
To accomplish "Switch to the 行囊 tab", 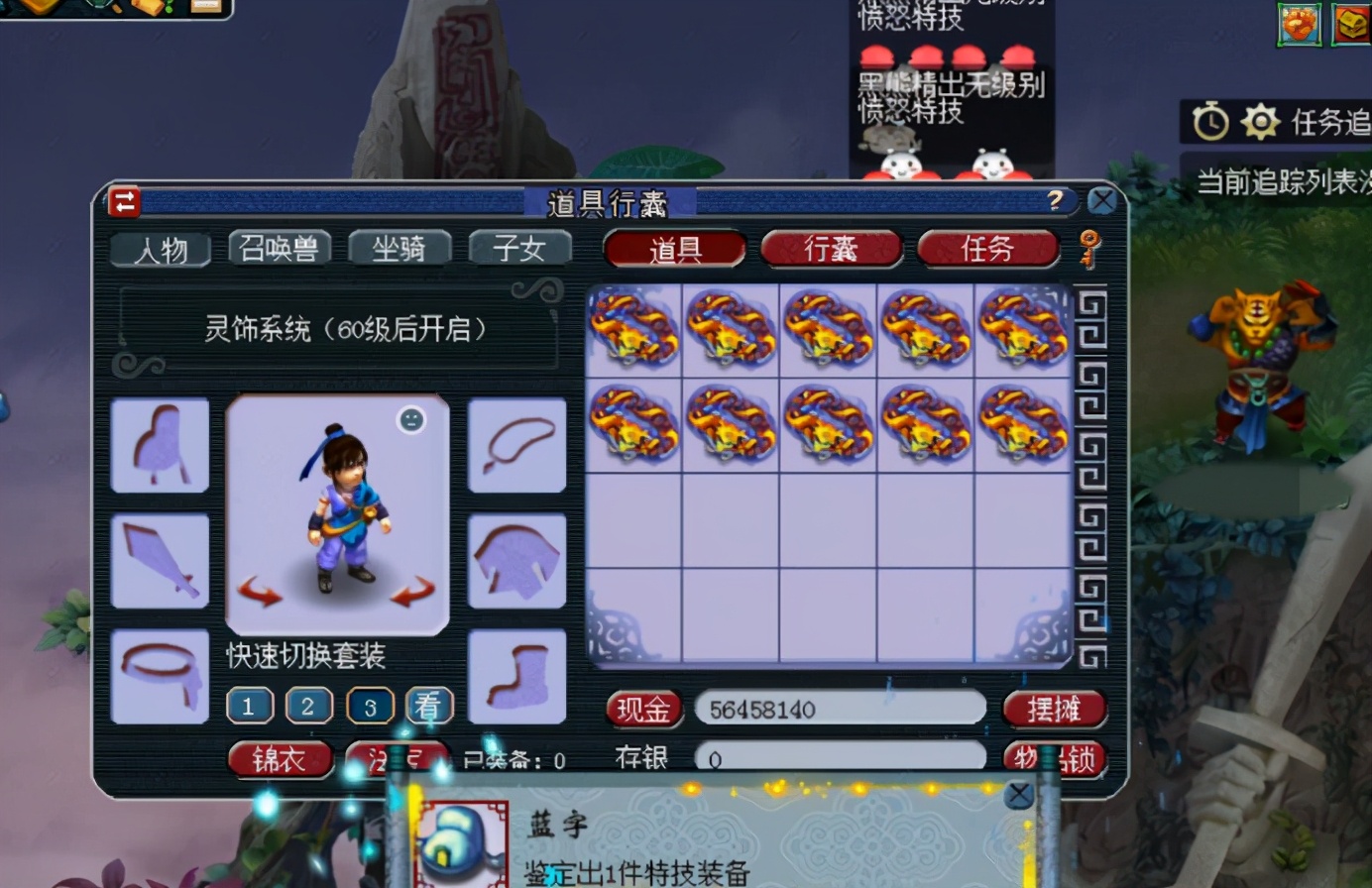I will tap(831, 251).
